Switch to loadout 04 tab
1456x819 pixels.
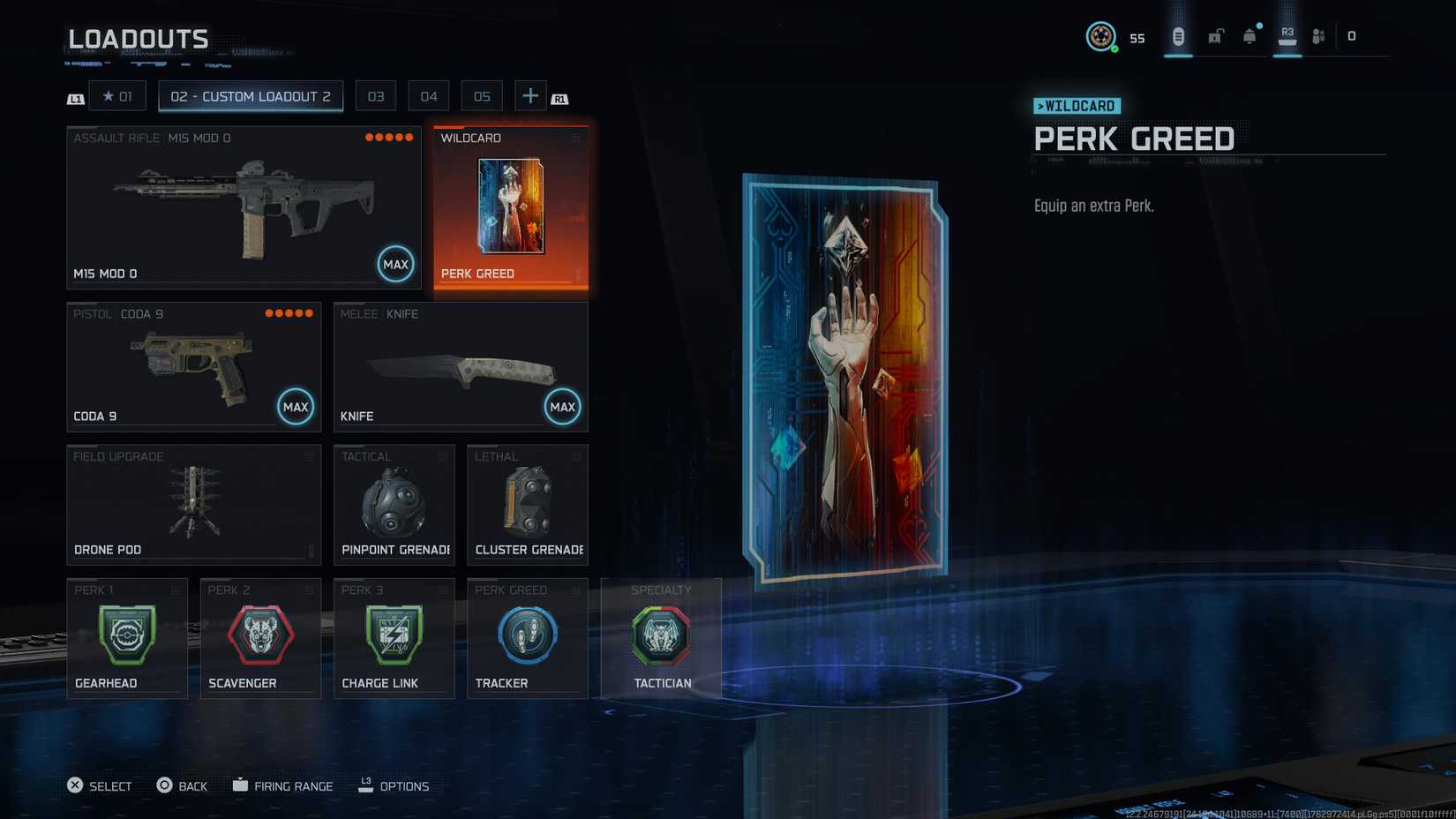click(429, 96)
